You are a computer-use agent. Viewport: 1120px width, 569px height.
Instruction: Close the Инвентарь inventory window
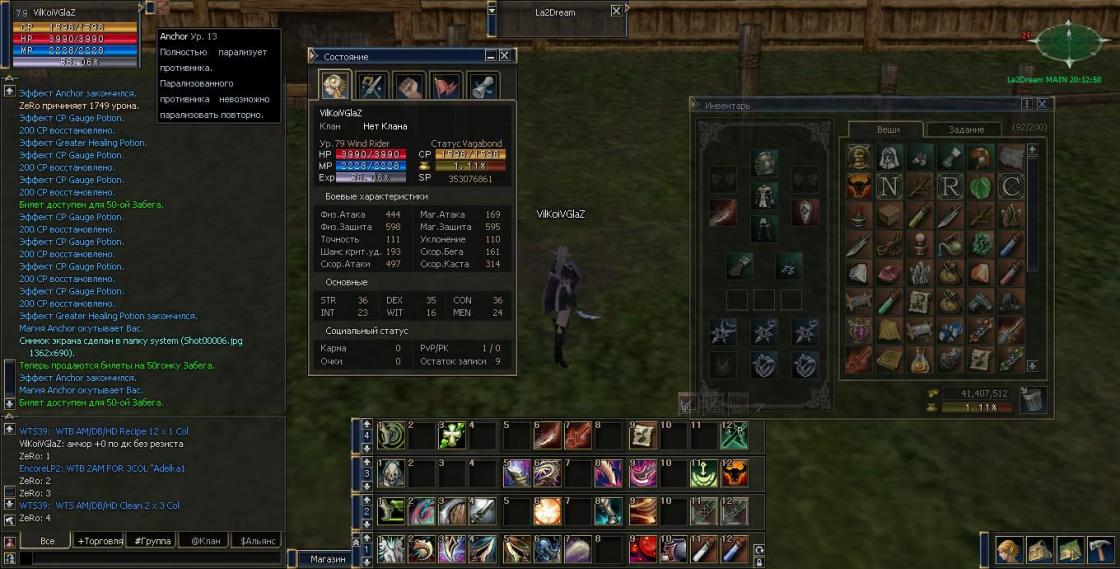point(1041,104)
